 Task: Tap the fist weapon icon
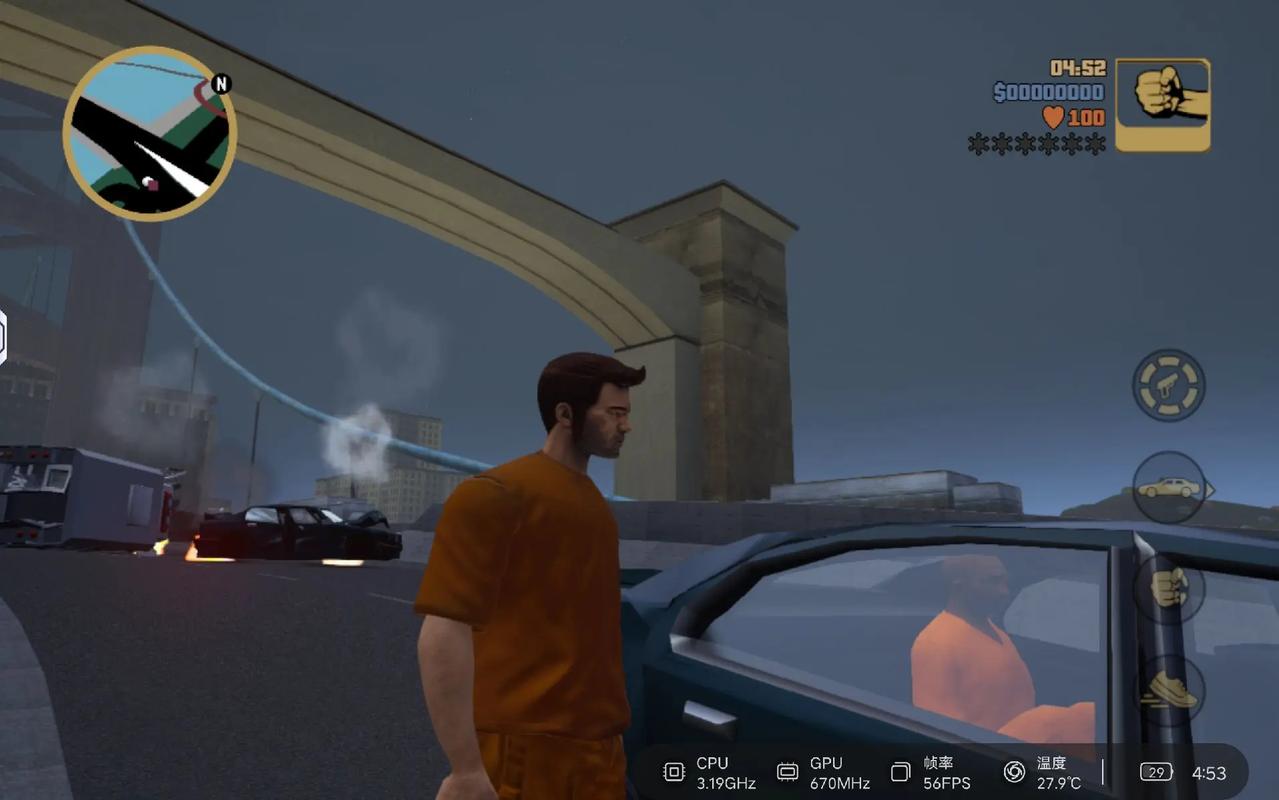(x=1162, y=104)
